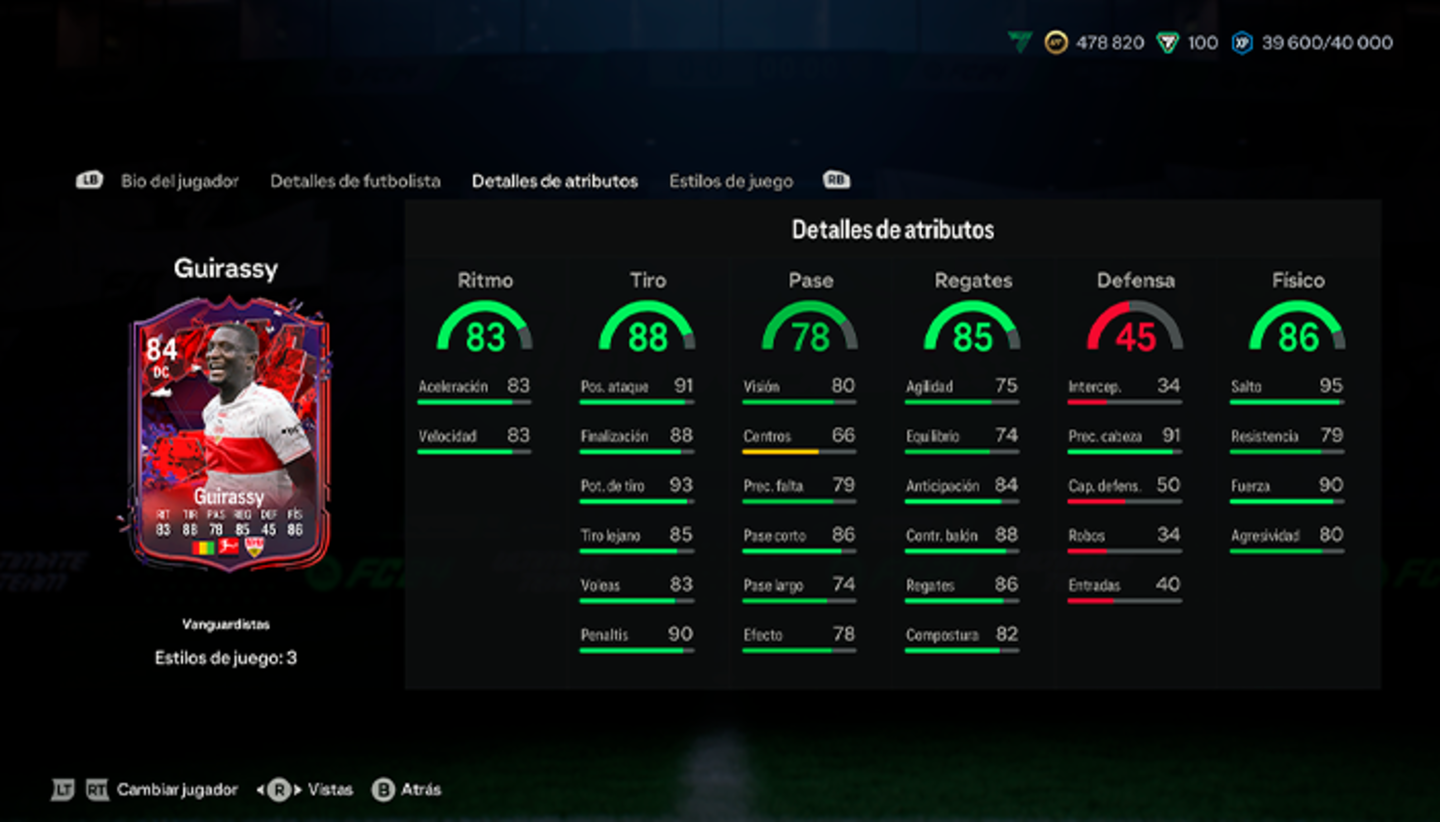Click the LB shoulder button icon

point(89,181)
